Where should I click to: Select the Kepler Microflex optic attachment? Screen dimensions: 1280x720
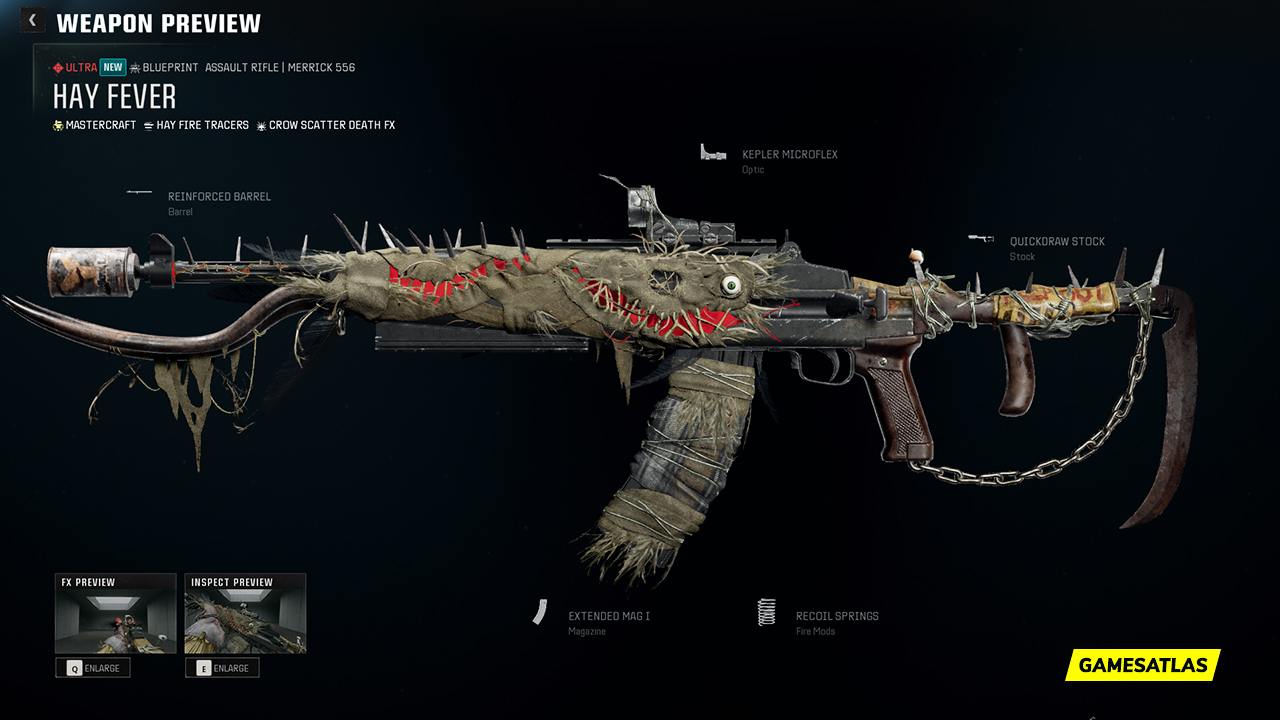789,156
